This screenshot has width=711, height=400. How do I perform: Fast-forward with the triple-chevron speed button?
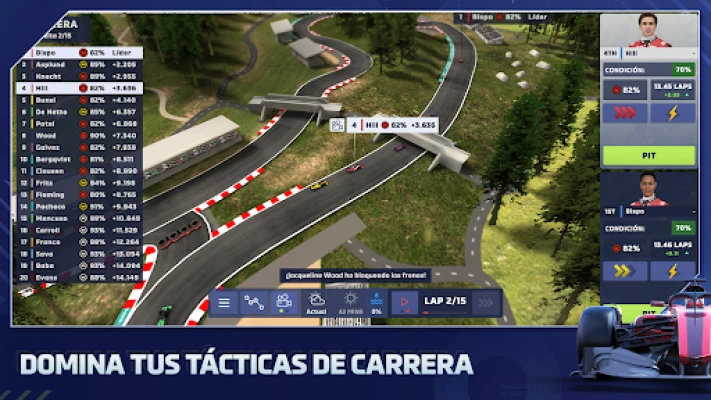(487, 302)
